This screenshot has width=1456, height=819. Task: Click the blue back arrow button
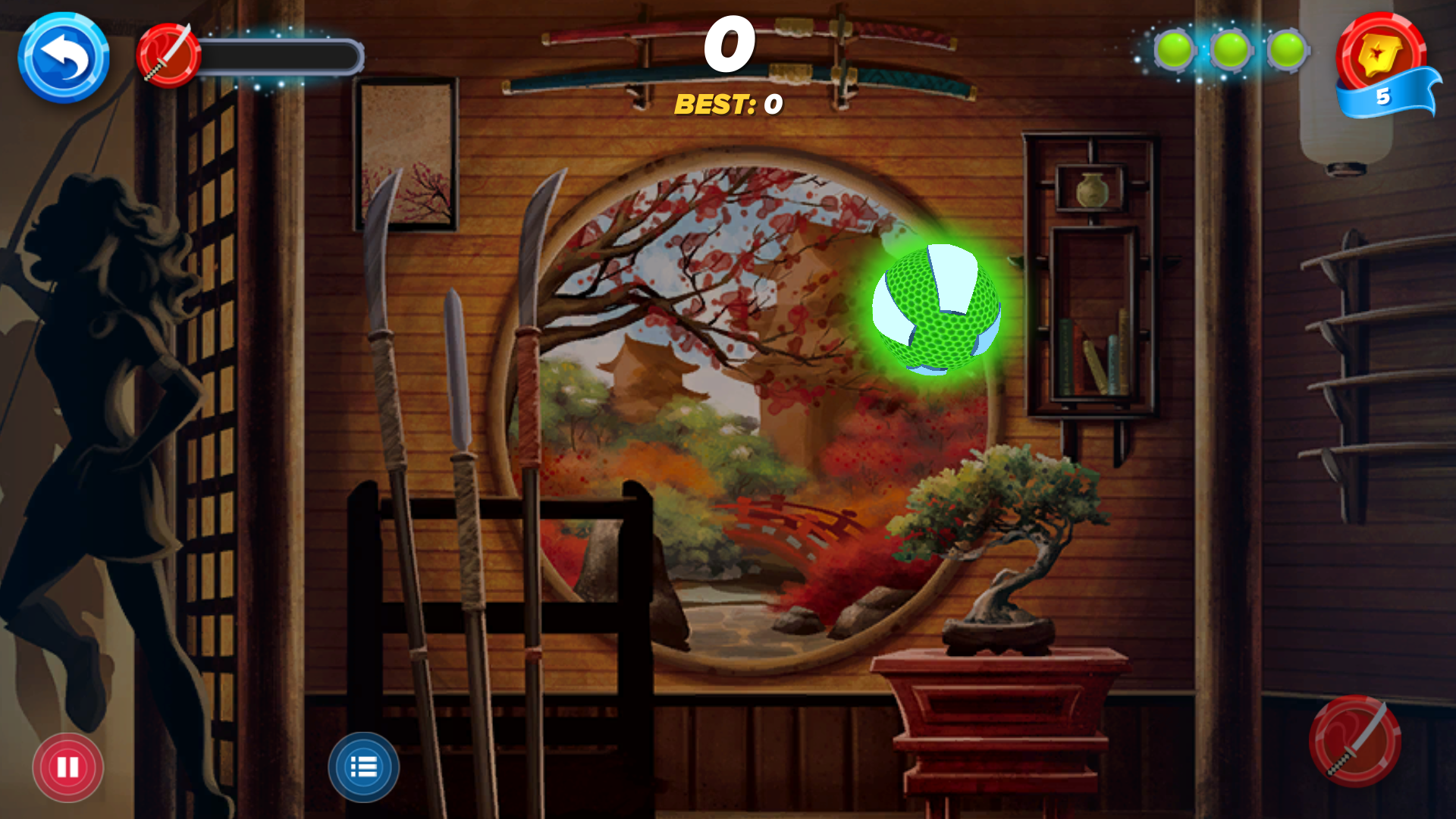coord(64,57)
